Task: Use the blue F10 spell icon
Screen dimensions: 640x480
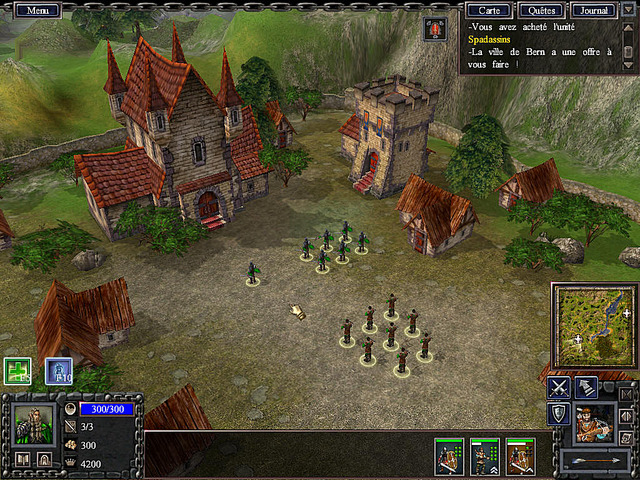Action: click(58, 372)
